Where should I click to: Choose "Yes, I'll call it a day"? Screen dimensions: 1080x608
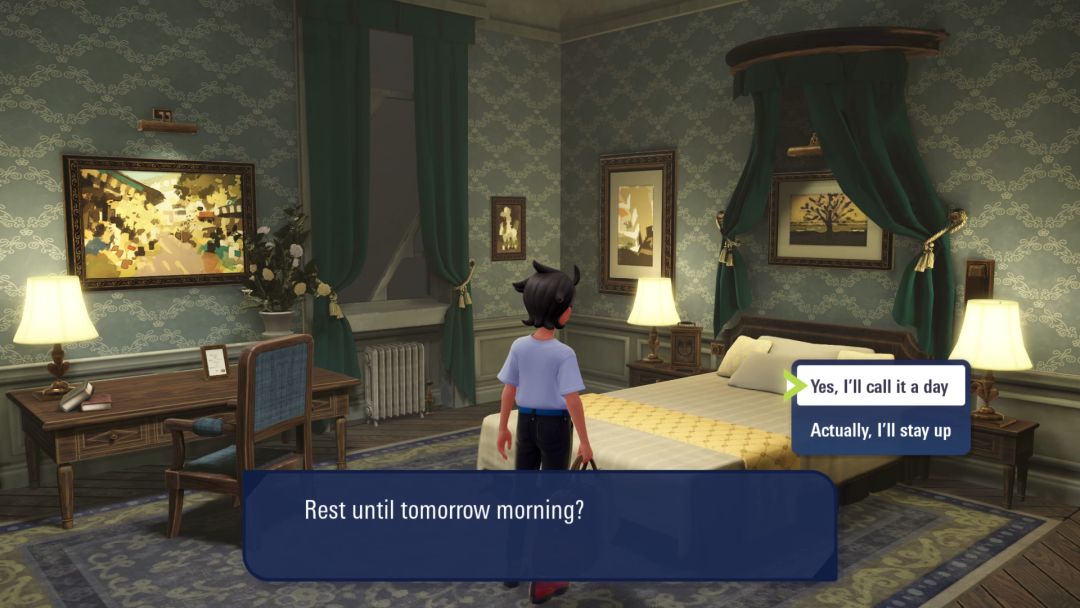point(879,386)
